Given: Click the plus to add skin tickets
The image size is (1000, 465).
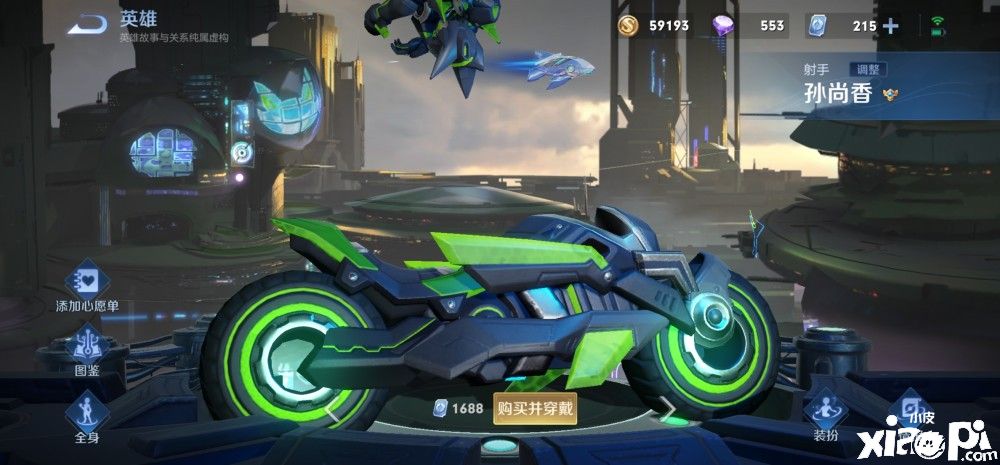Looking at the screenshot, I should pyautogui.click(x=891, y=25).
